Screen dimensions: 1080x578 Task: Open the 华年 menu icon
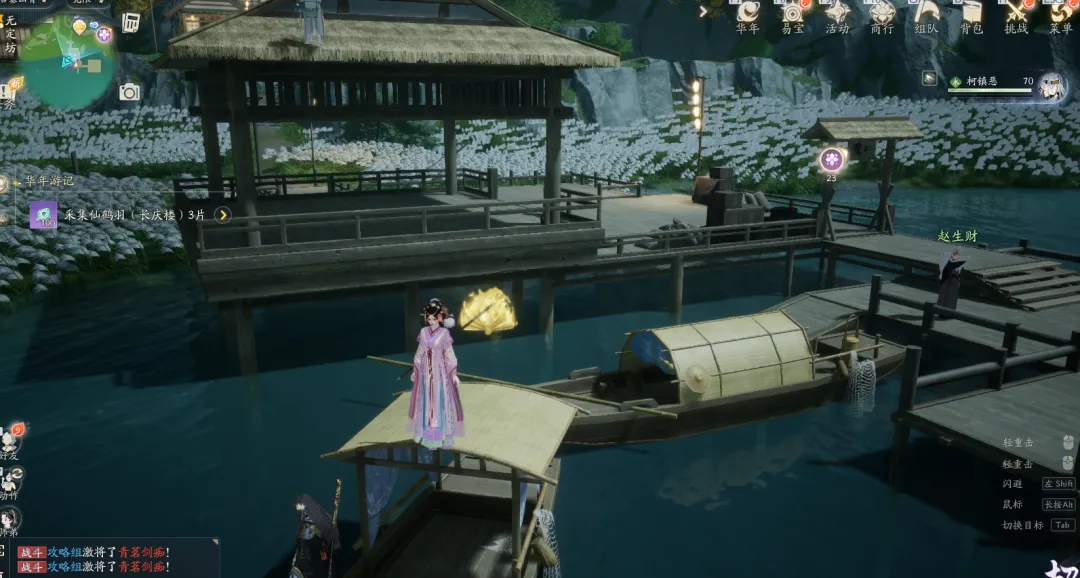coord(748,13)
